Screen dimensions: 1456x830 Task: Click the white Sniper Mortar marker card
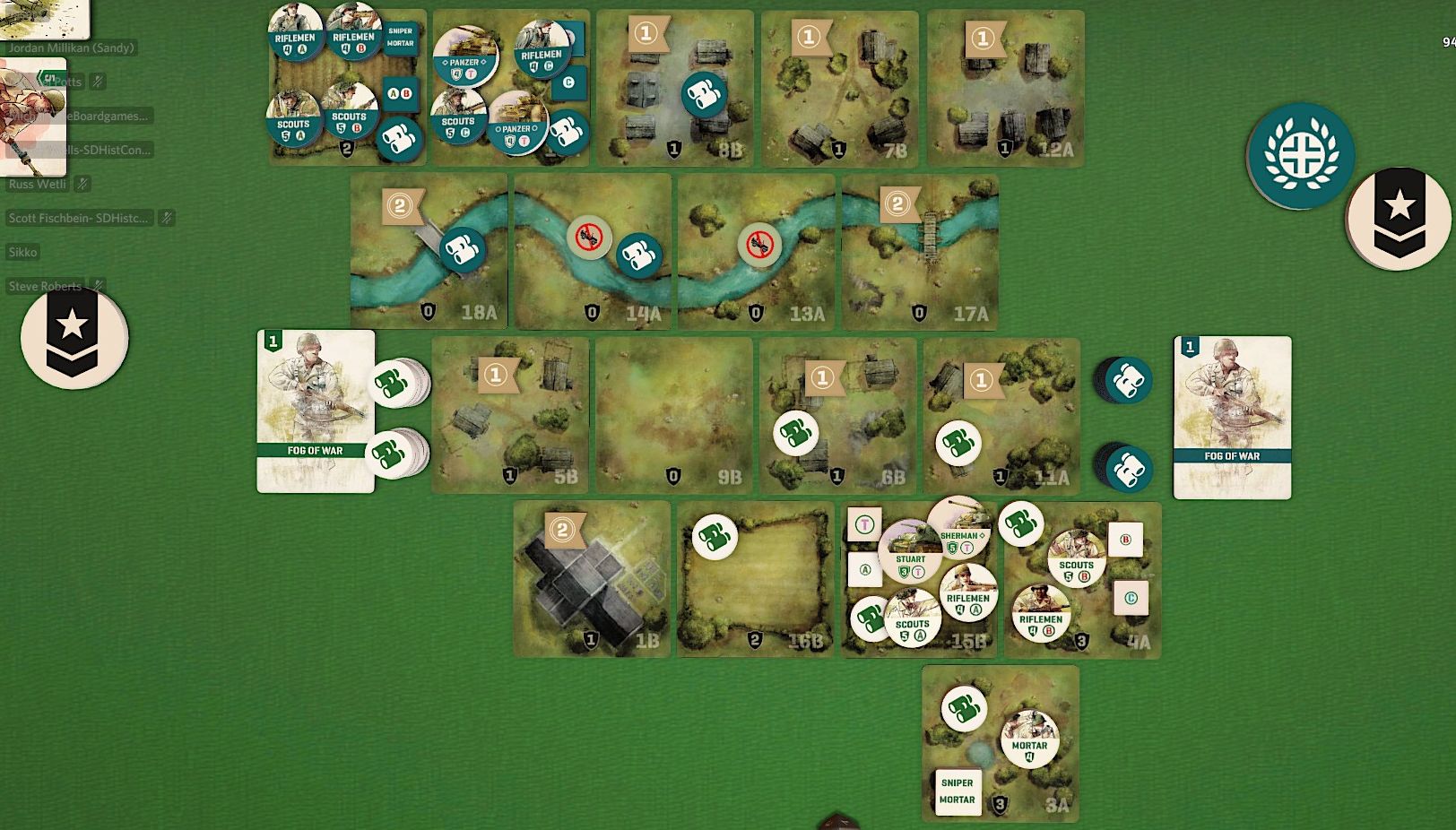click(957, 791)
